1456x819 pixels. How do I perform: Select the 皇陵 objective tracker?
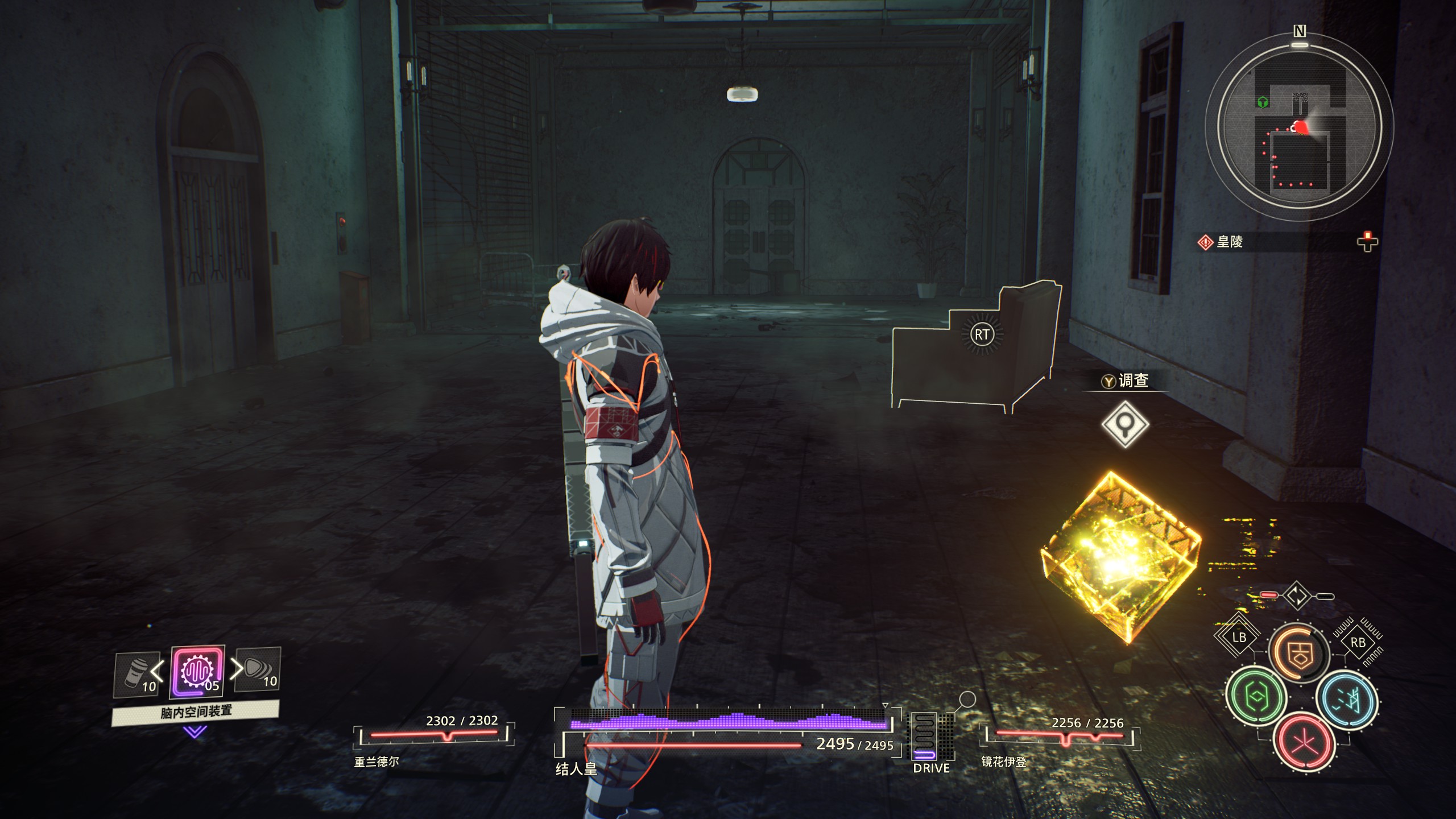click(x=1230, y=242)
